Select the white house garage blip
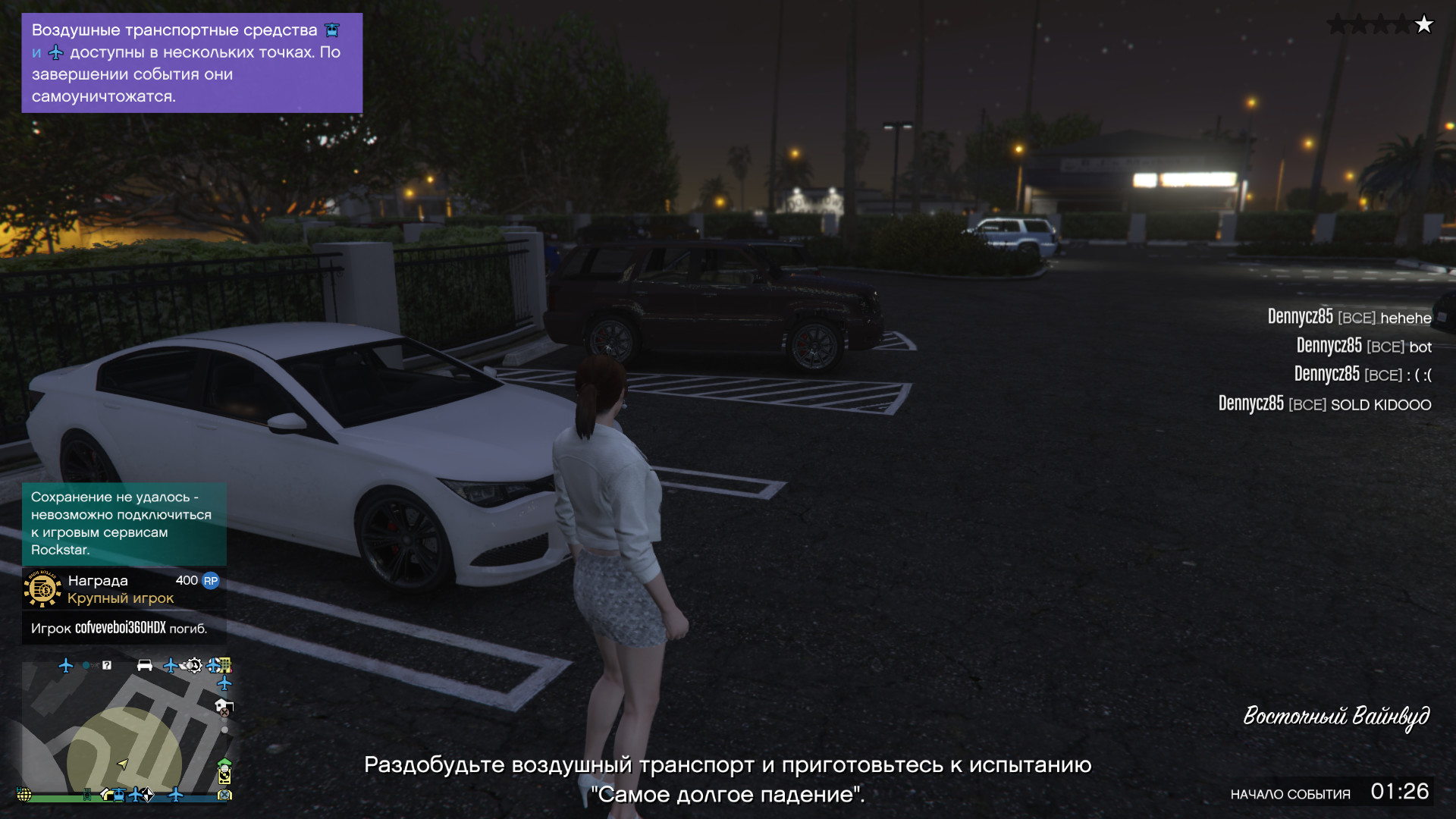The width and height of the screenshot is (1456, 819). tap(223, 706)
